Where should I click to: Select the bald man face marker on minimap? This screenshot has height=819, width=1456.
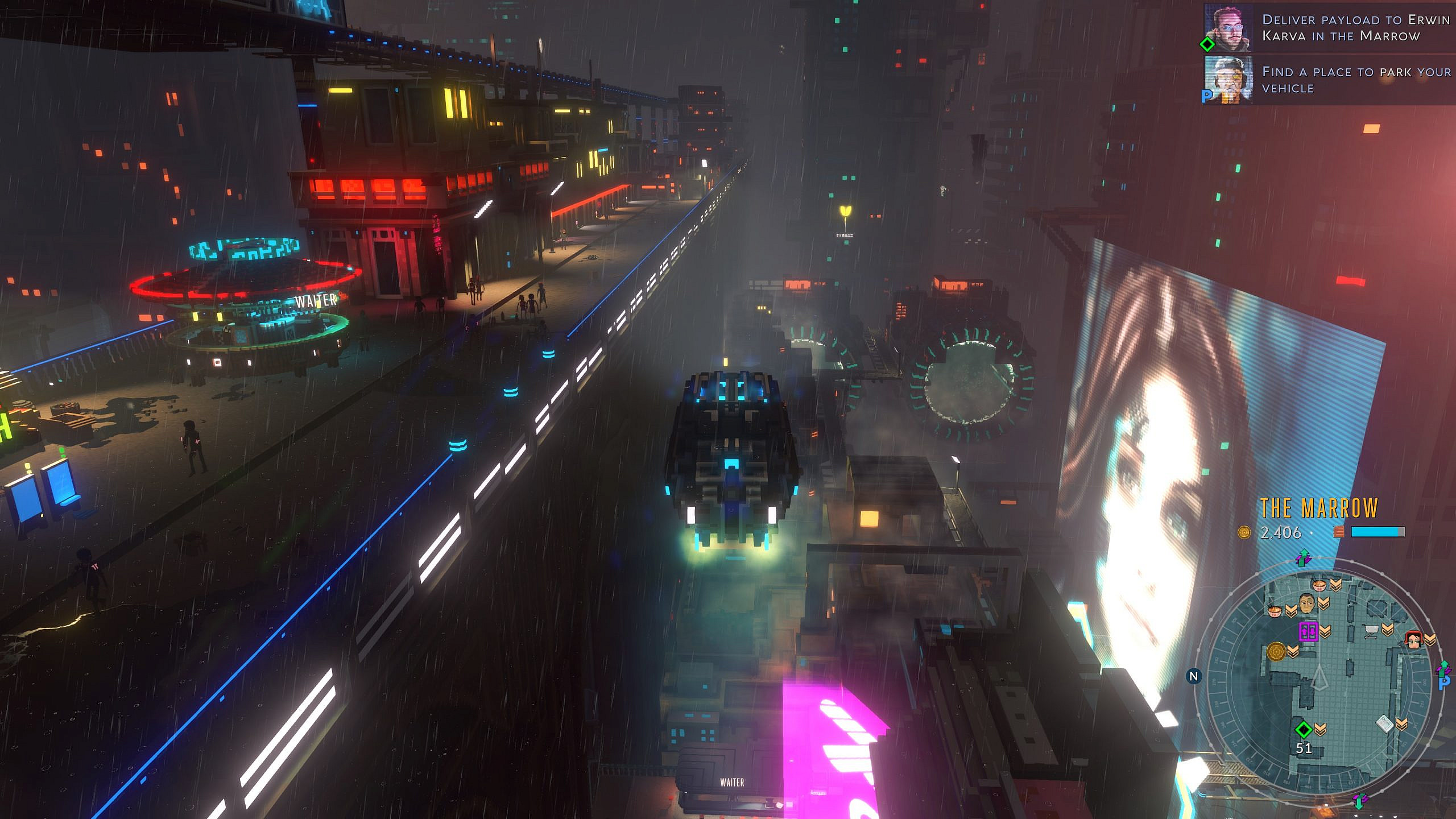coord(1306,603)
